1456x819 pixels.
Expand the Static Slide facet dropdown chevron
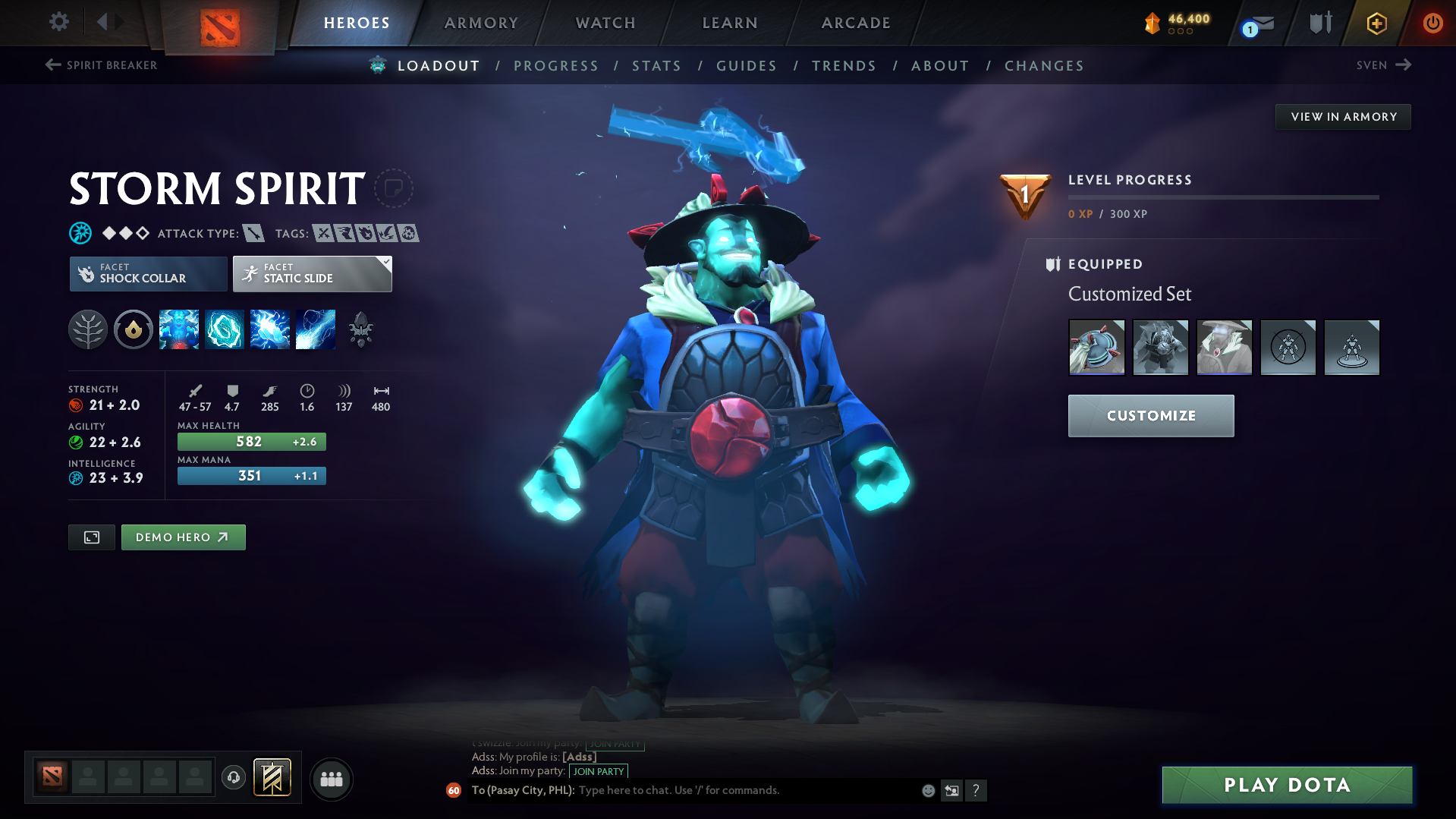pyautogui.click(x=385, y=263)
